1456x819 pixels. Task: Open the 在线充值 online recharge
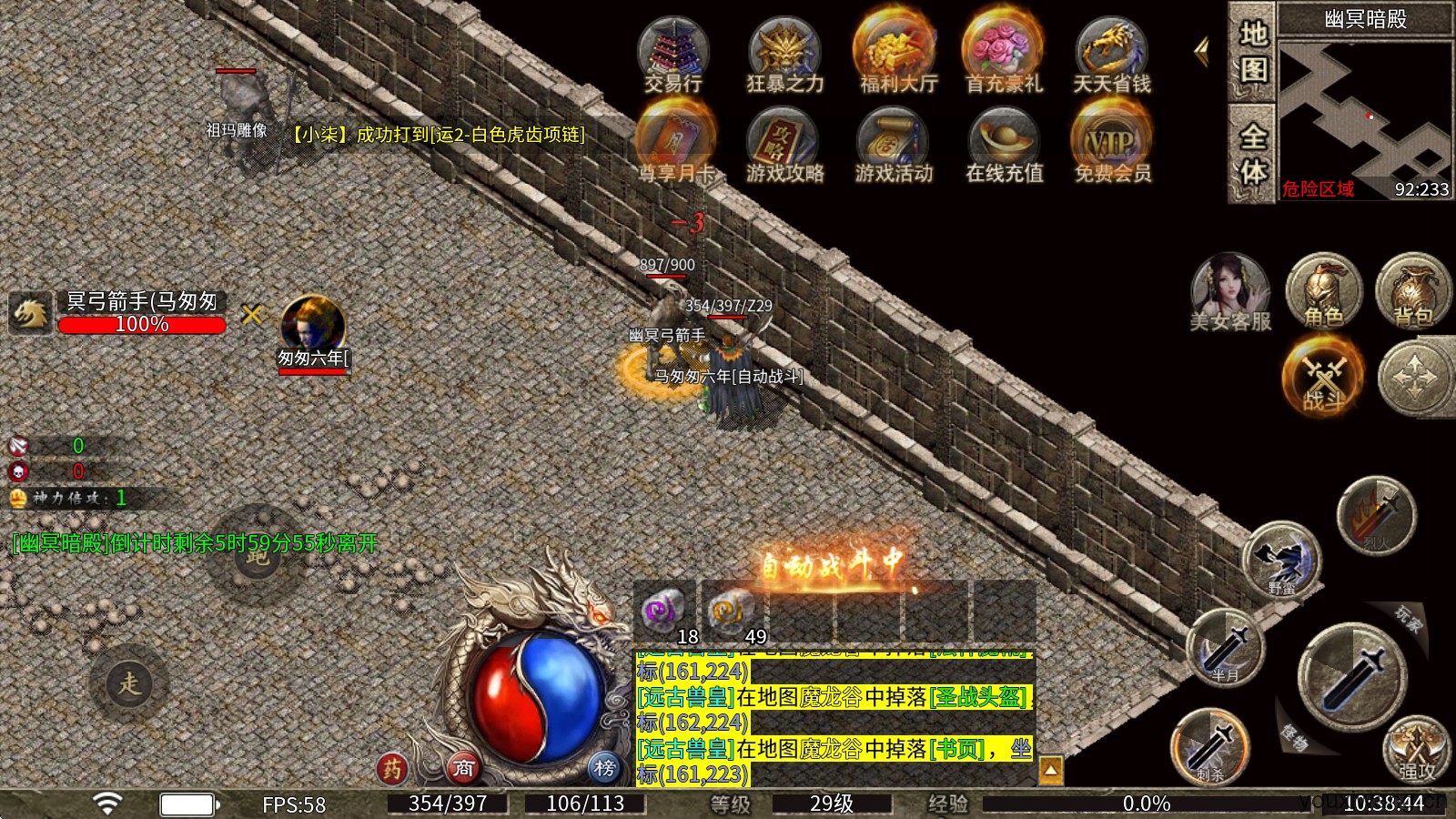point(1004,144)
